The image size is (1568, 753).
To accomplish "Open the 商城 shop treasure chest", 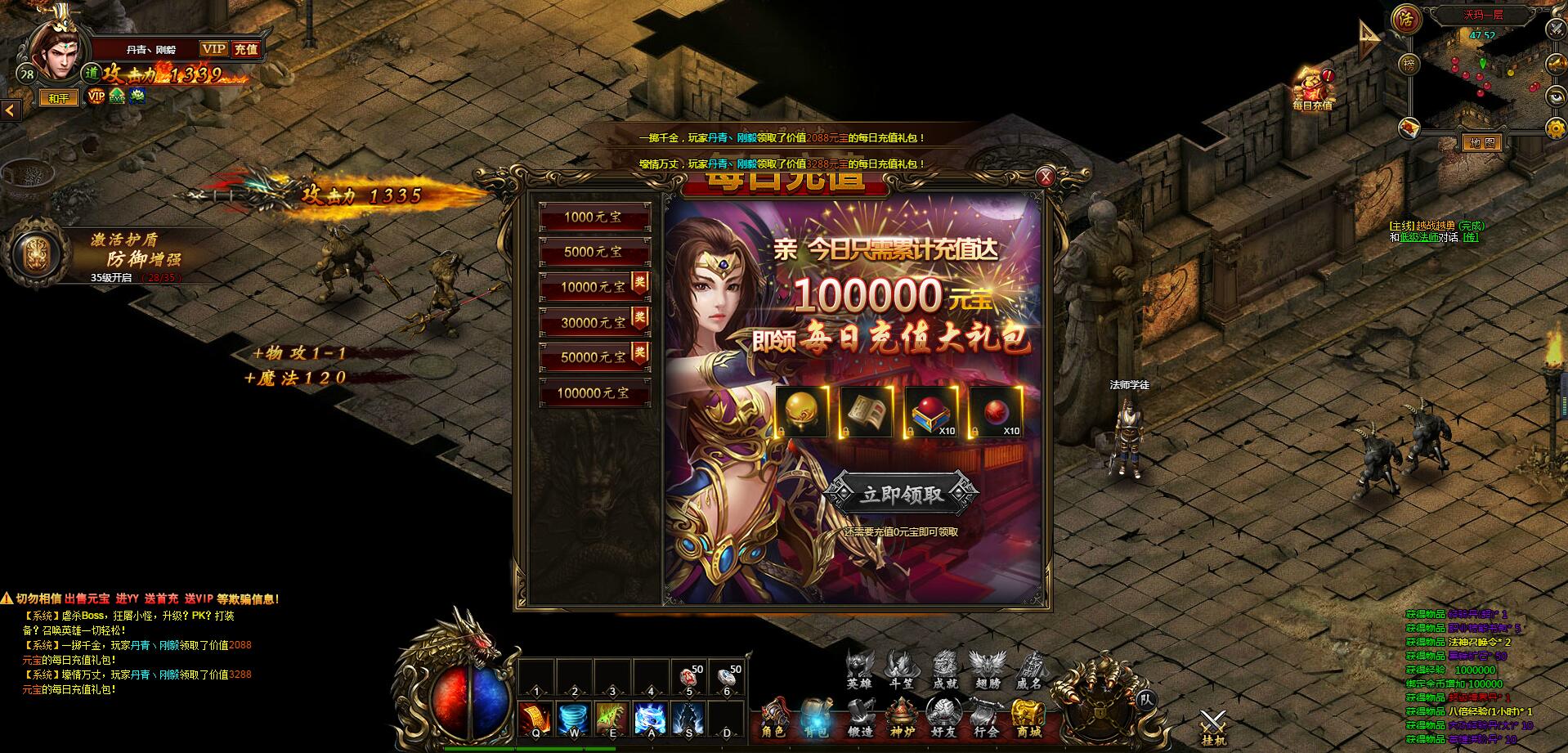I will click(x=1028, y=718).
